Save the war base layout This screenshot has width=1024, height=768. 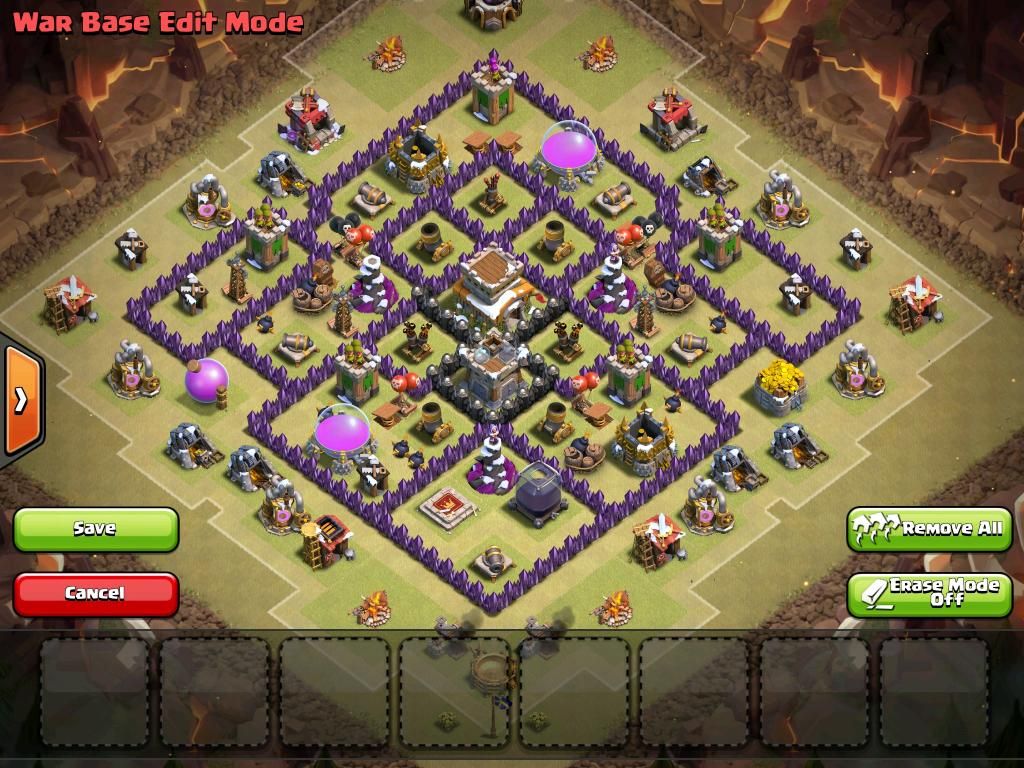[x=95, y=529]
